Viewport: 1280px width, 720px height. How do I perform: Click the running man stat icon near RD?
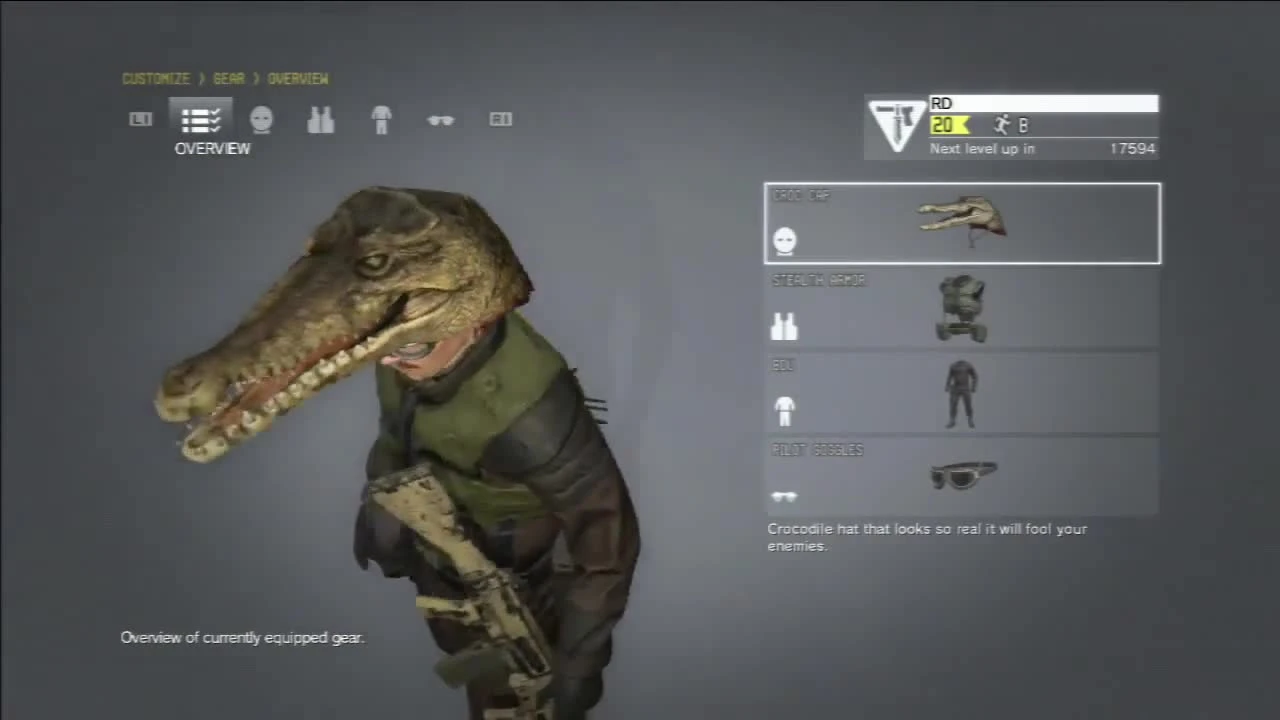[1002, 124]
